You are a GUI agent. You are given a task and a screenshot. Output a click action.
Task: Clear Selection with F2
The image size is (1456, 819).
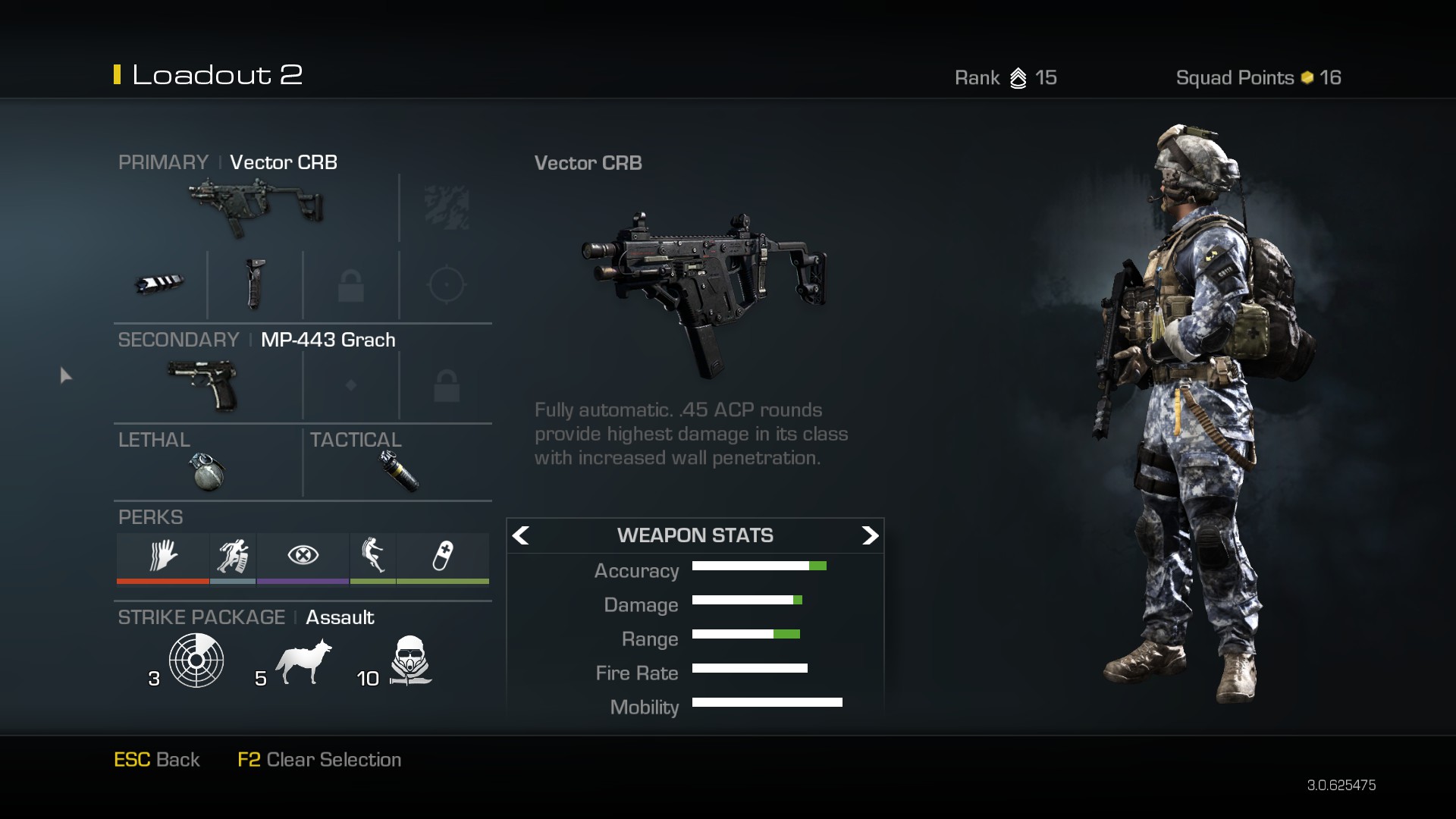point(319,759)
